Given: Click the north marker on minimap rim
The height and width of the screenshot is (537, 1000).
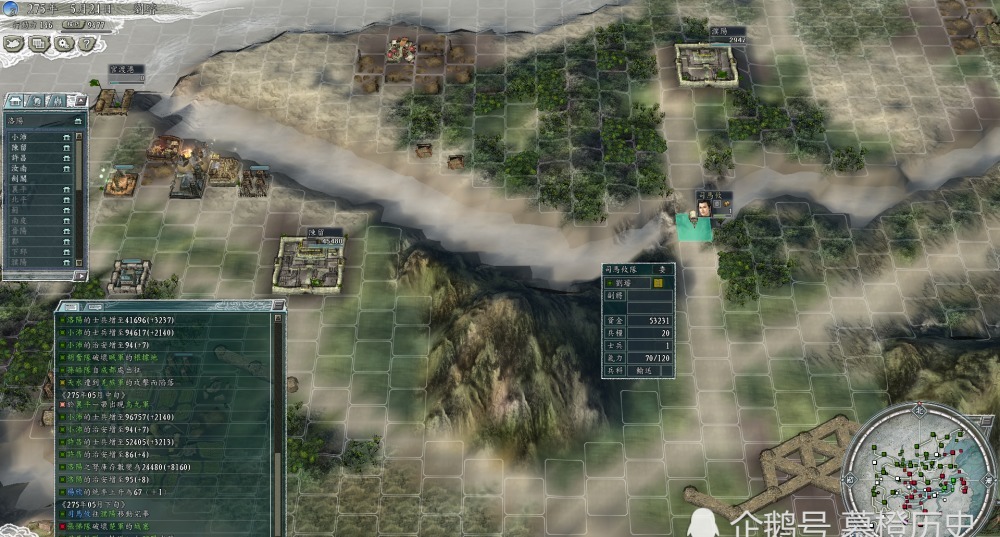Looking at the screenshot, I should coord(914,408).
